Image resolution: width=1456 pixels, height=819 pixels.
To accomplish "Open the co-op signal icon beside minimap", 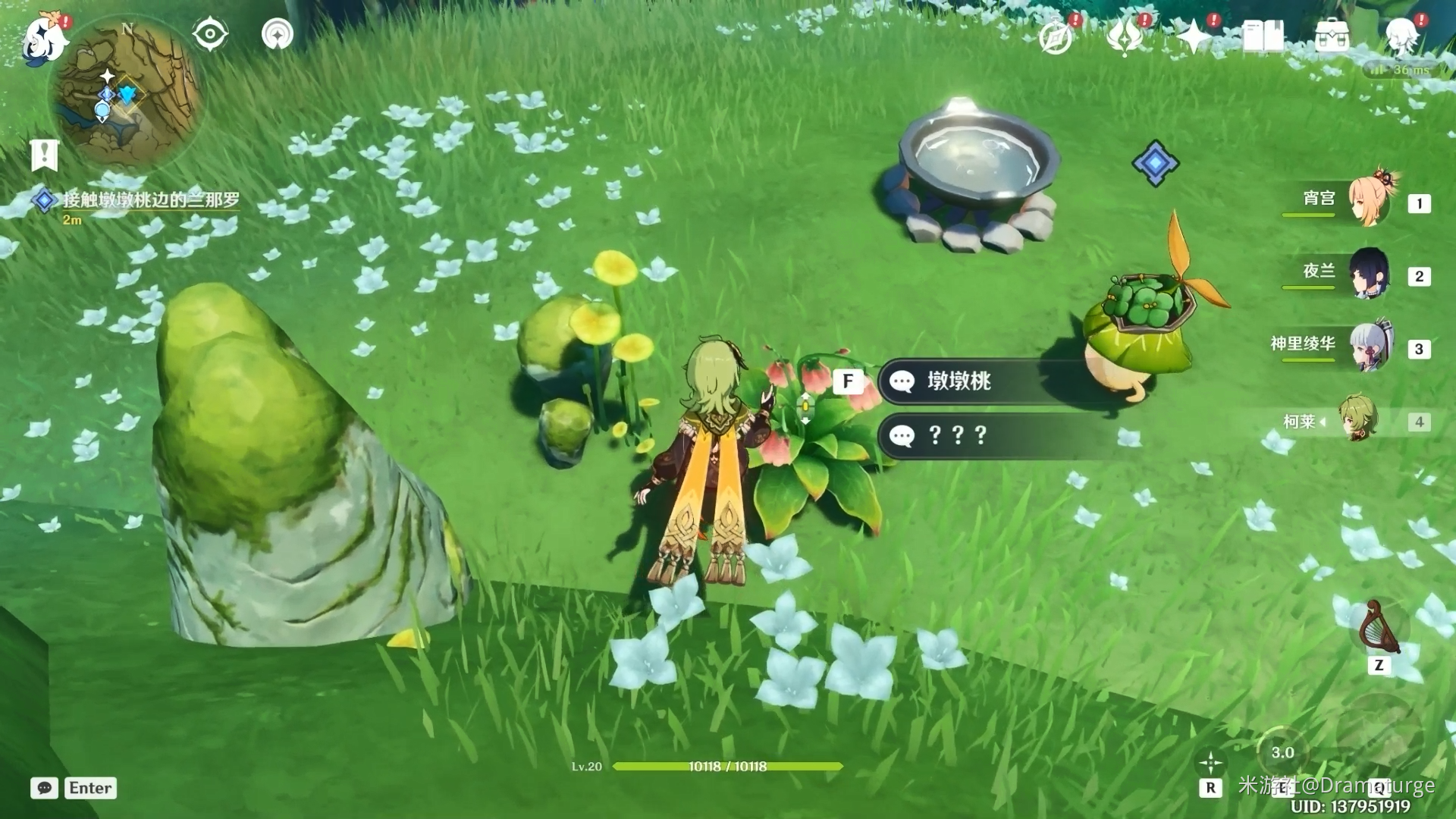I will [x=278, y=34].
